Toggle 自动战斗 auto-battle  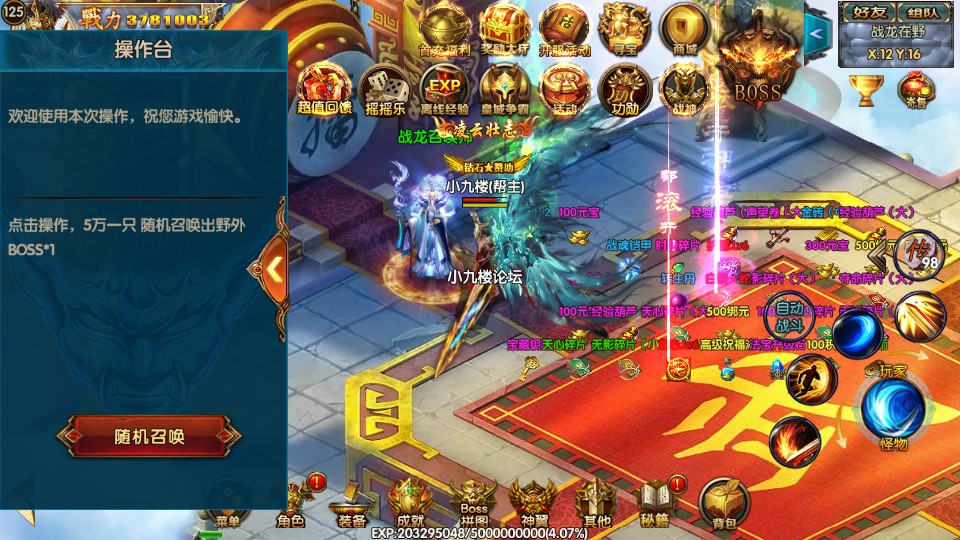790,315
